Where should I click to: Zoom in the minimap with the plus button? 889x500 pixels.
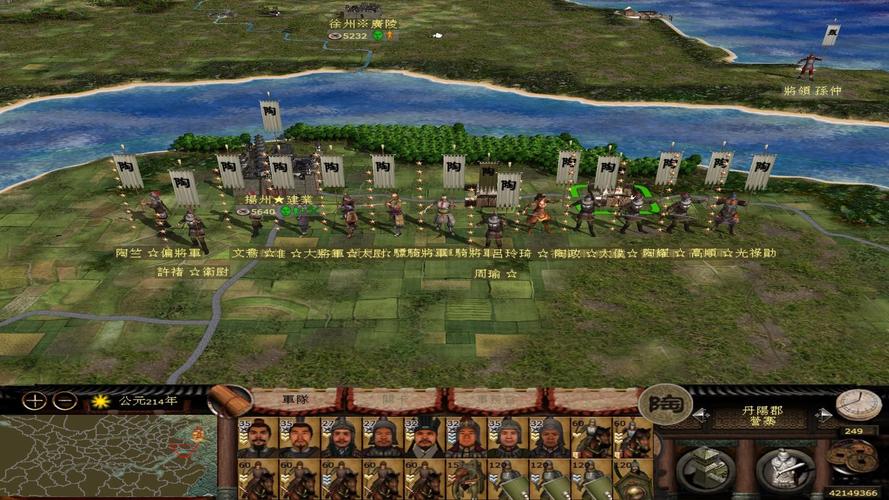[35, 401]
